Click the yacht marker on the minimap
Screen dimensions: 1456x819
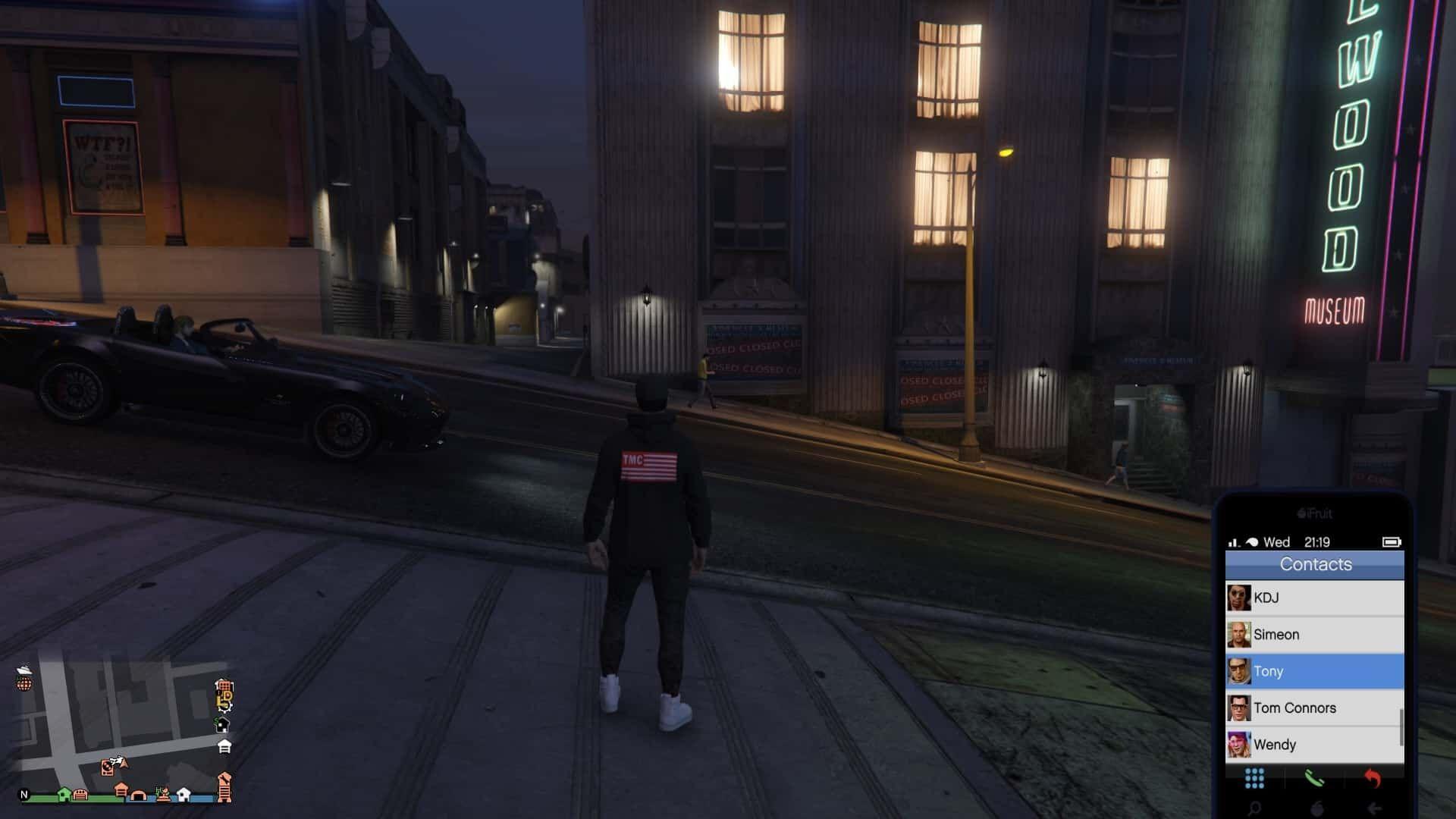(24, 670)
